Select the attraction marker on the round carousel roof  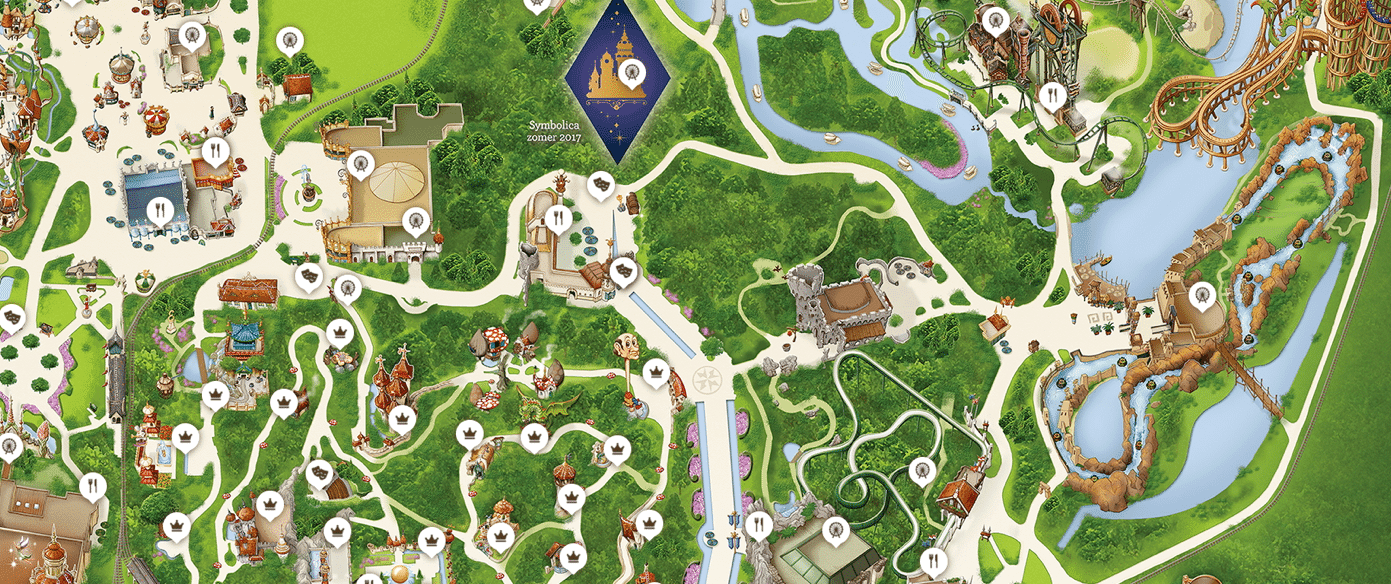point(362,162)
